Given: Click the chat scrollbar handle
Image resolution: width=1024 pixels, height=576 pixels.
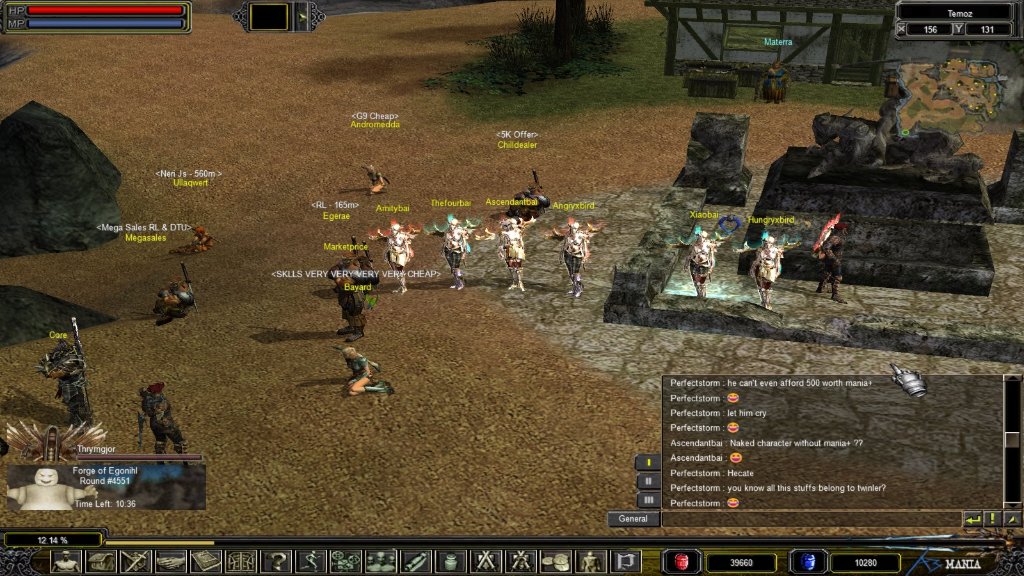Looking at the screenshot, I should 1012,440.
